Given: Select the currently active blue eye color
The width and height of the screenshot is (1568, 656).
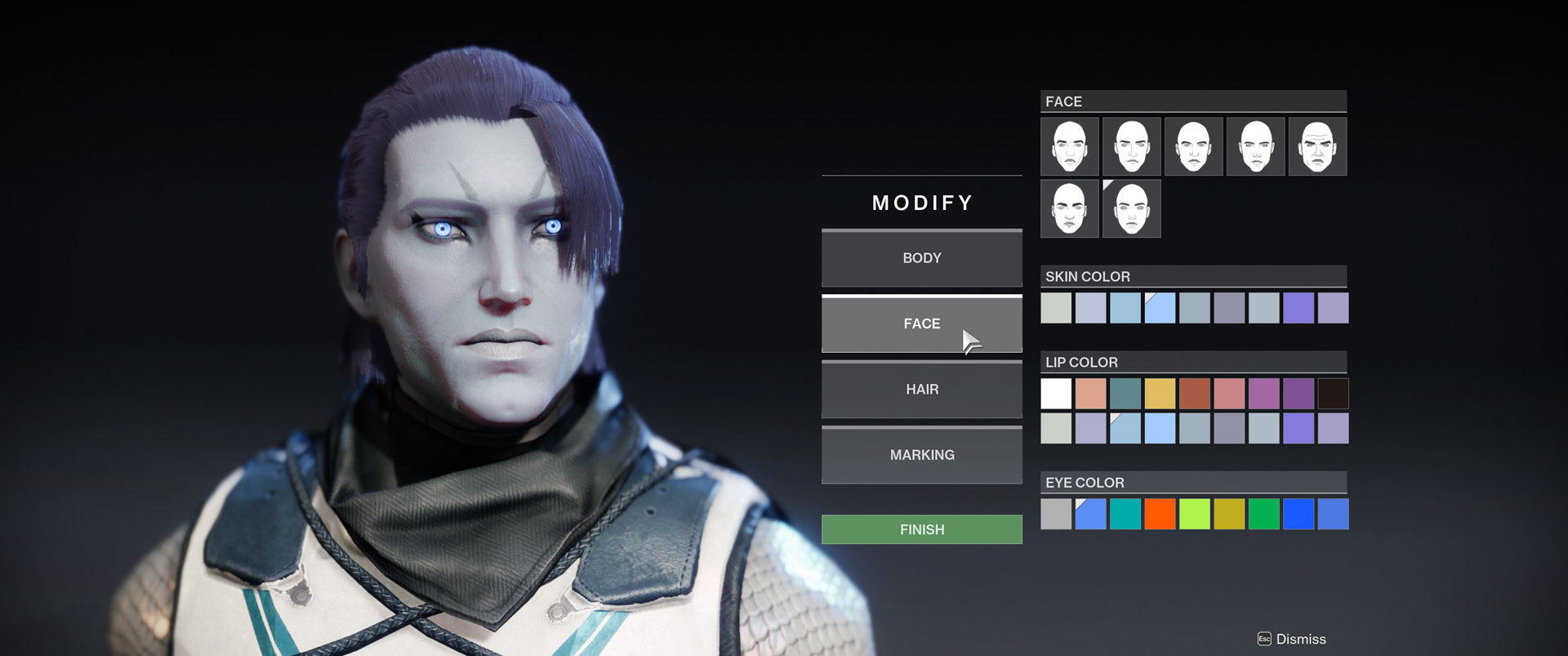Looking at the screenshot, I should (x=1089, y=515).
